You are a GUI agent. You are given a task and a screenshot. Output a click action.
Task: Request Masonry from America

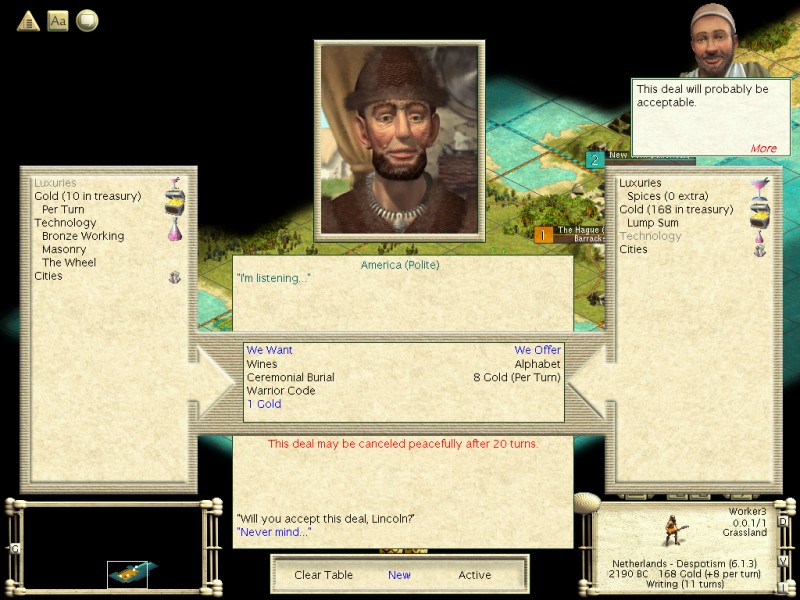(64, 249)
